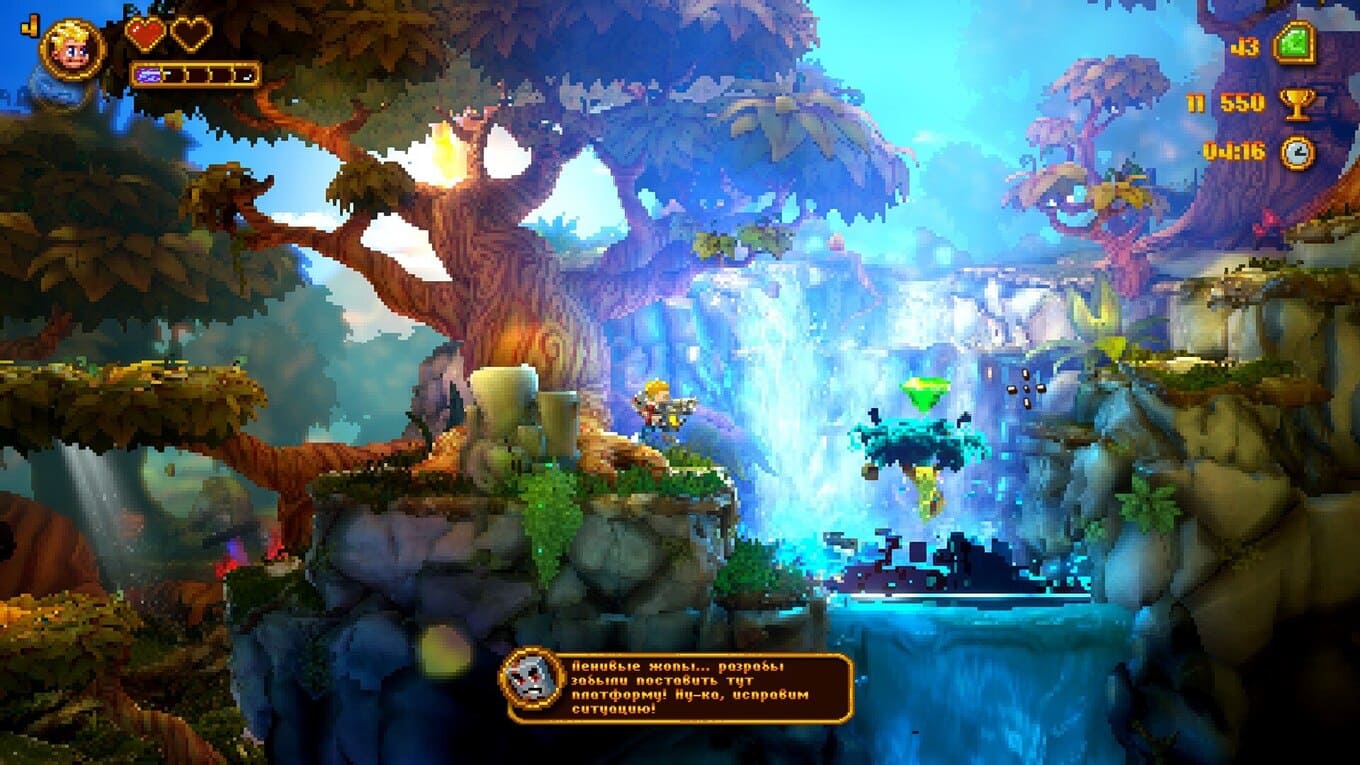Select the green gem counter icon
The image size is (1360, 765).
pyautogui.click(x=1293, y=45)
